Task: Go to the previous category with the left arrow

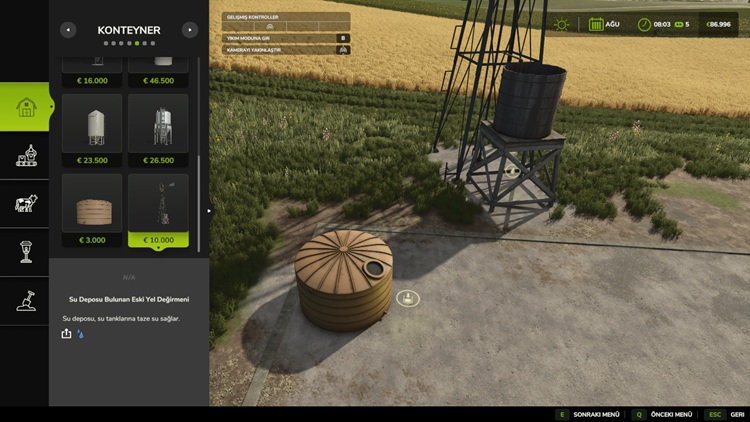Action: (68, 30)
